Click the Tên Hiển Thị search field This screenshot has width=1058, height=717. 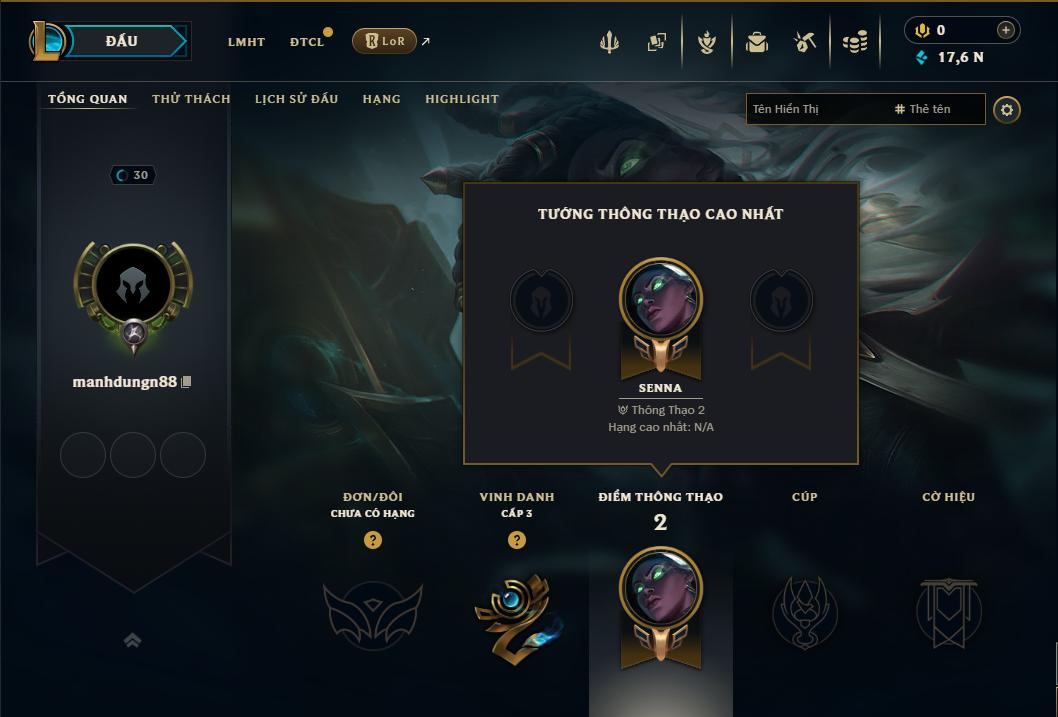(x=815, y=109)
